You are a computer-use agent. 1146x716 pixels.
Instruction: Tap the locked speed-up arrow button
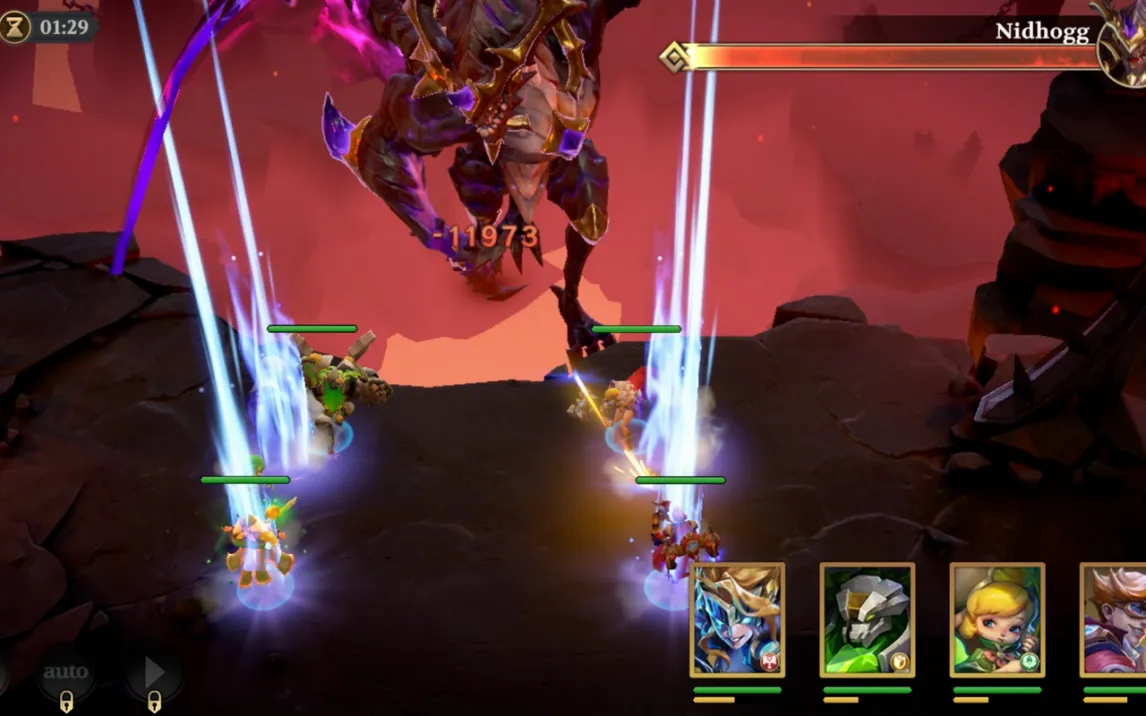pos(153,674)
